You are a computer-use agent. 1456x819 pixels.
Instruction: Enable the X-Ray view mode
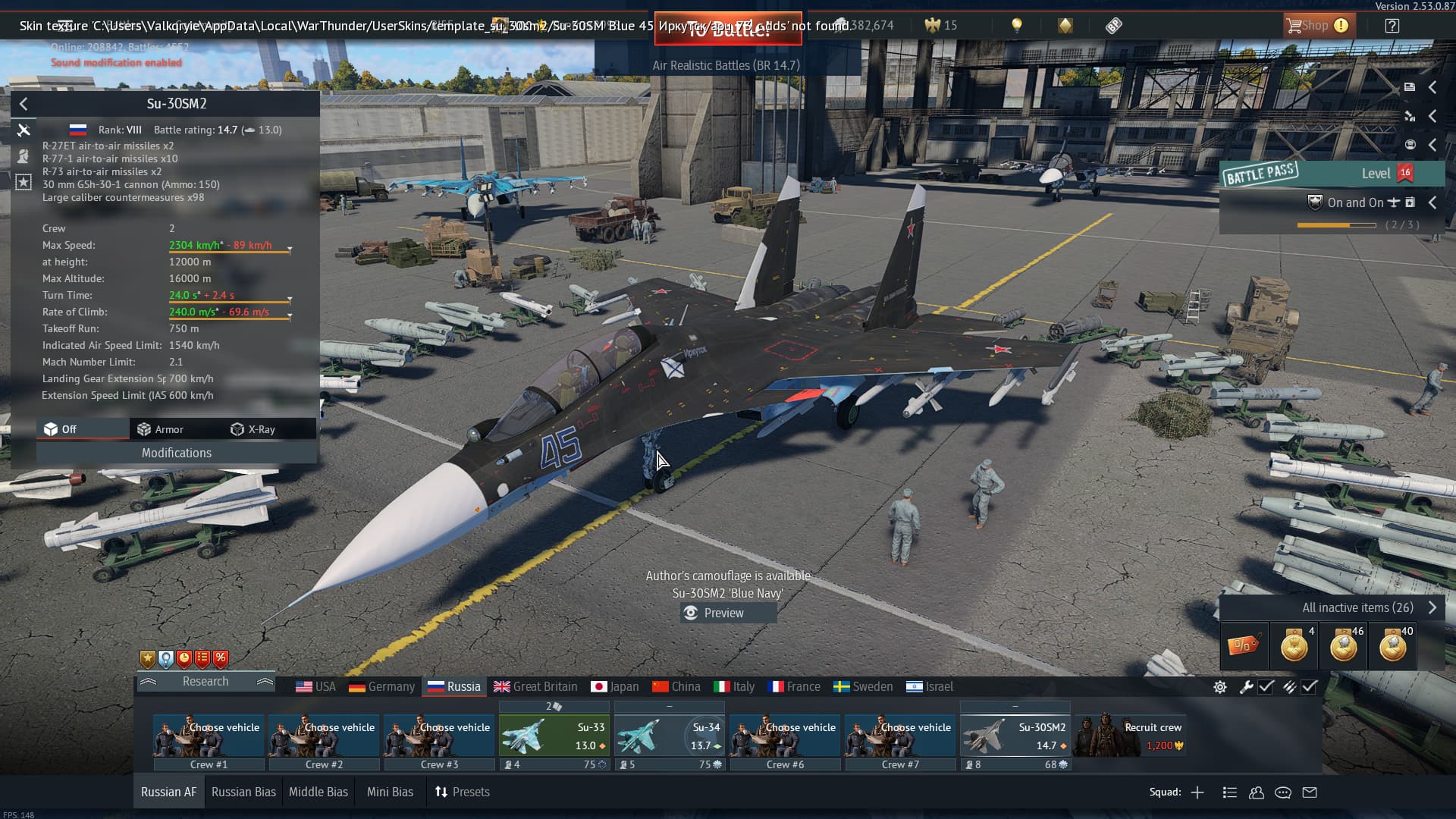tap(253, 429)
